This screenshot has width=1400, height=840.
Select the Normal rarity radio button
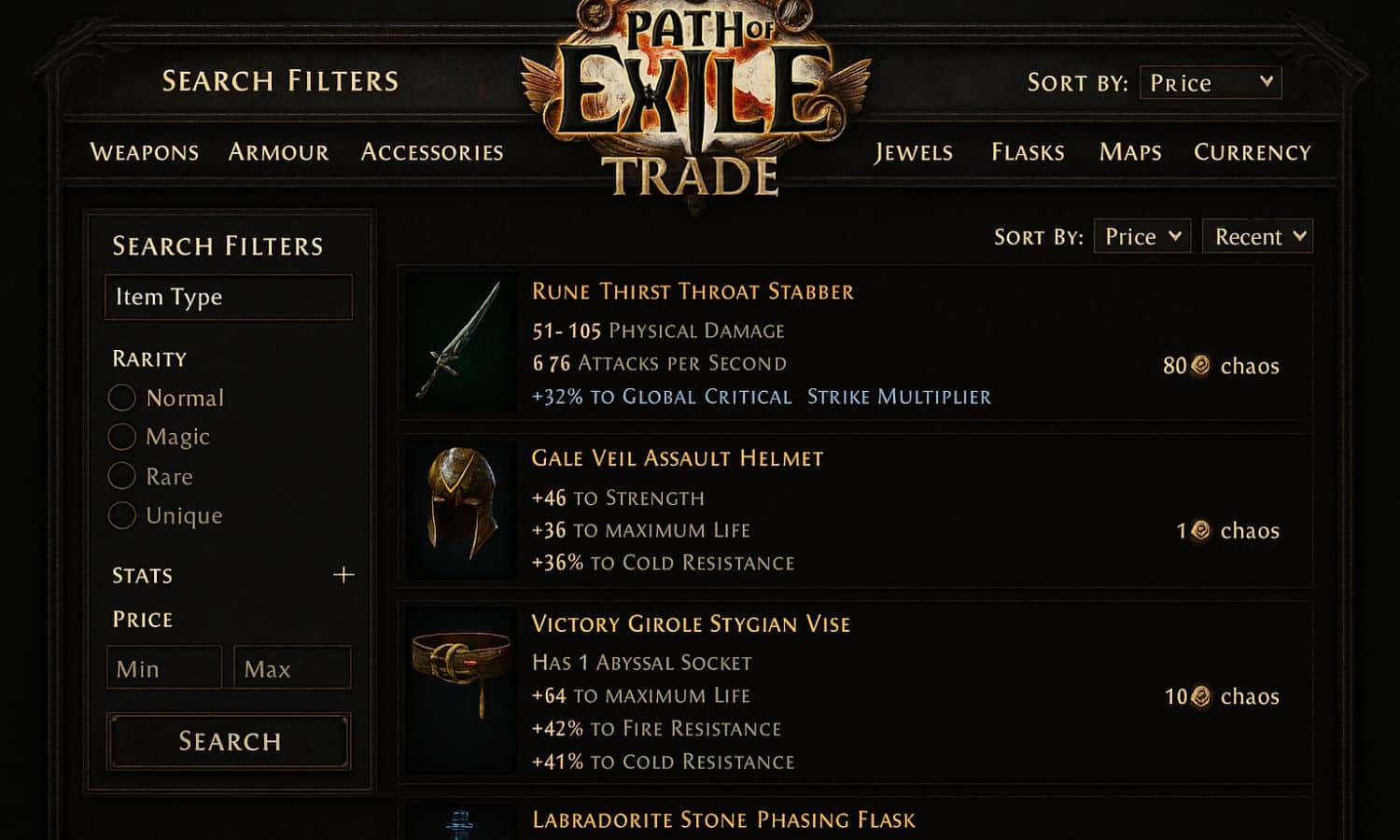[x=122, y=398]
